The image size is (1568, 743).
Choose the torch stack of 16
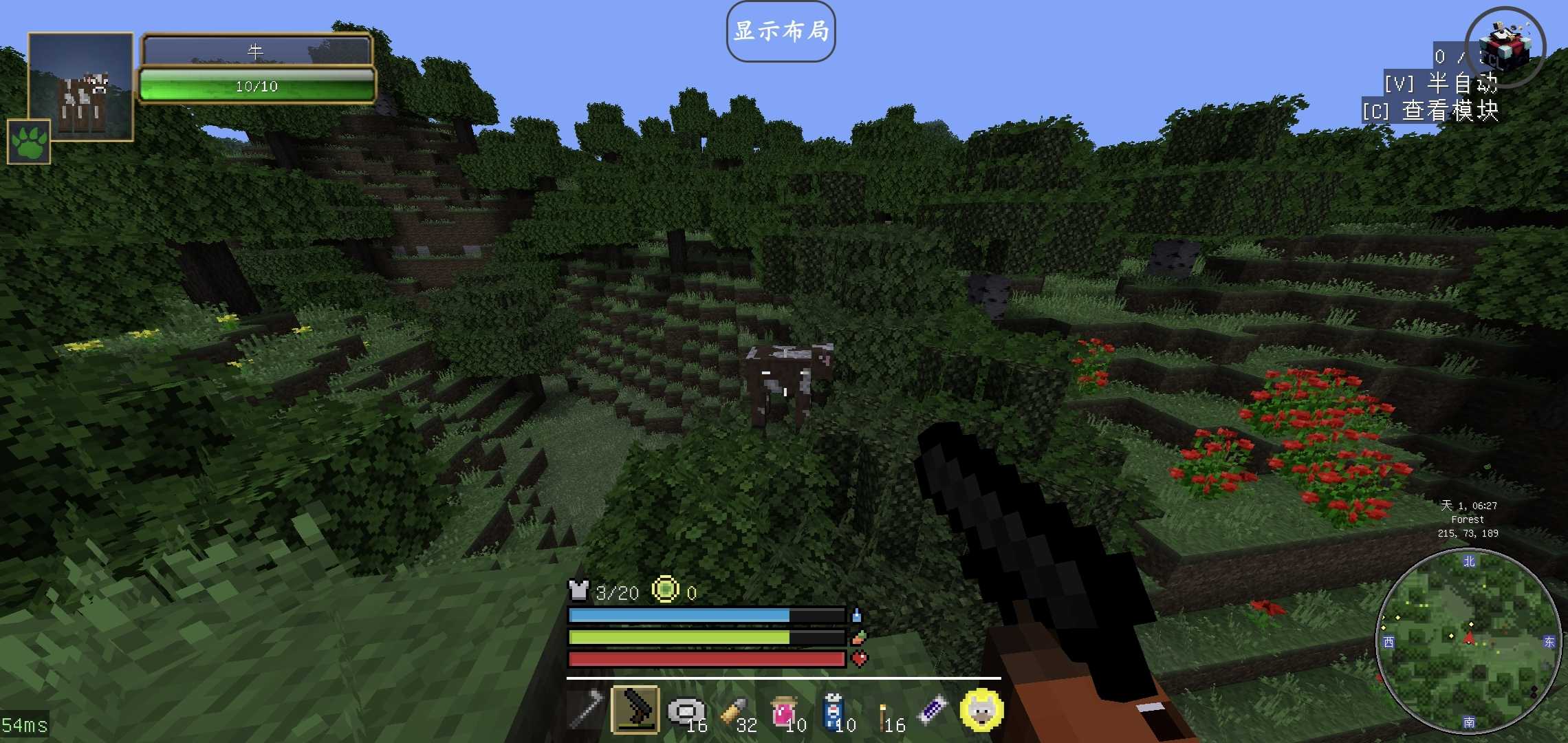pos(883,712)
